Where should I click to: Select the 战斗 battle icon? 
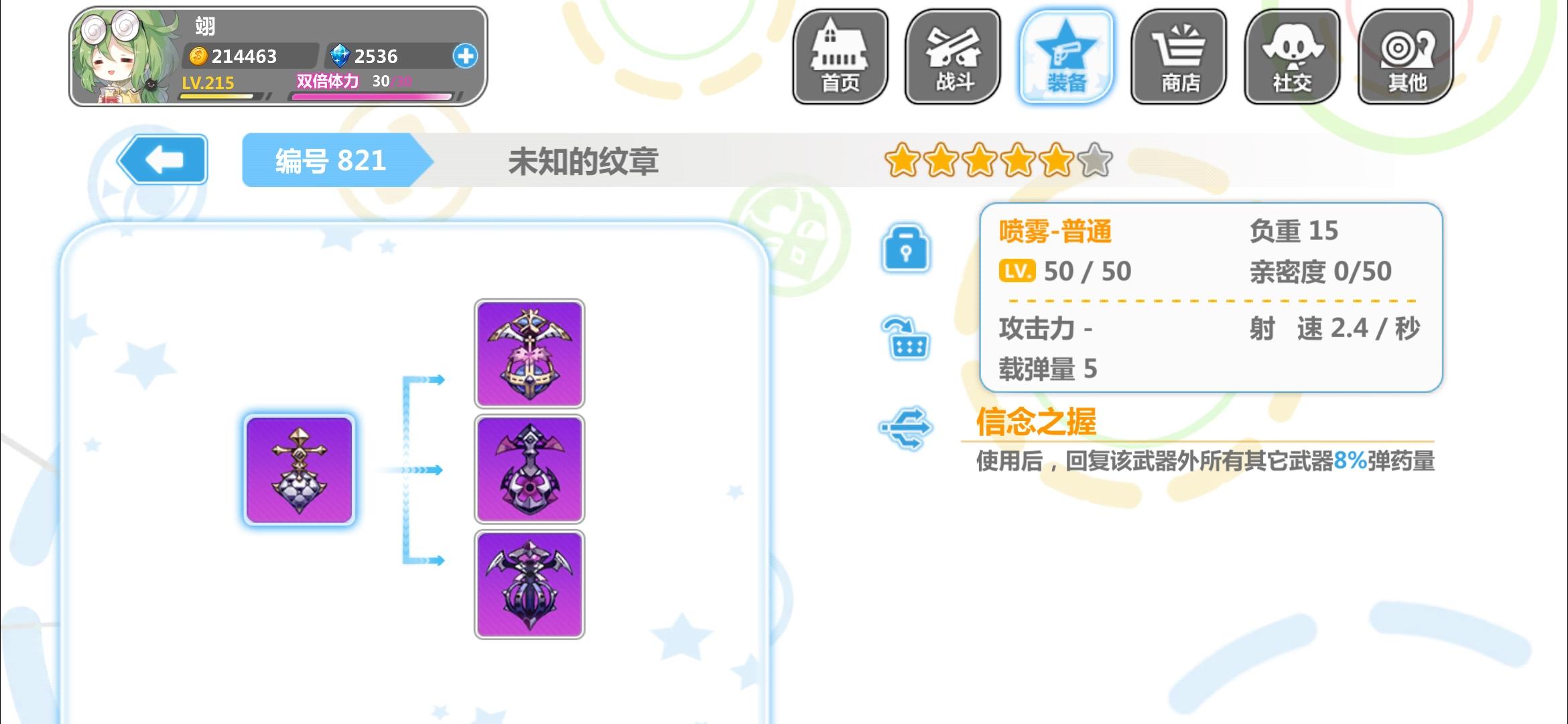954,56
